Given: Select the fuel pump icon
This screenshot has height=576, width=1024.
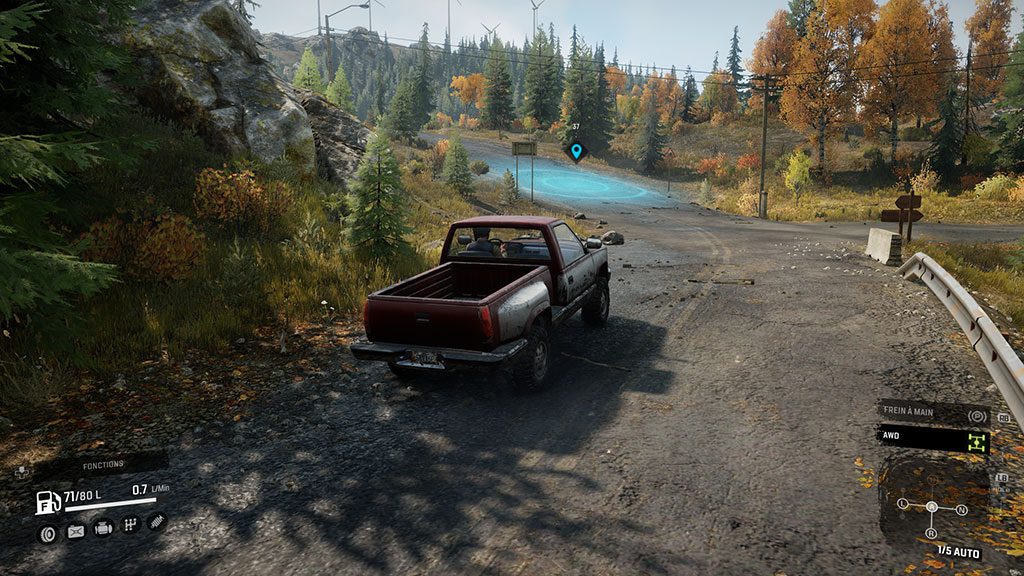Looking at the screenshot, I should pyautogui.click(x=47, y=502).
